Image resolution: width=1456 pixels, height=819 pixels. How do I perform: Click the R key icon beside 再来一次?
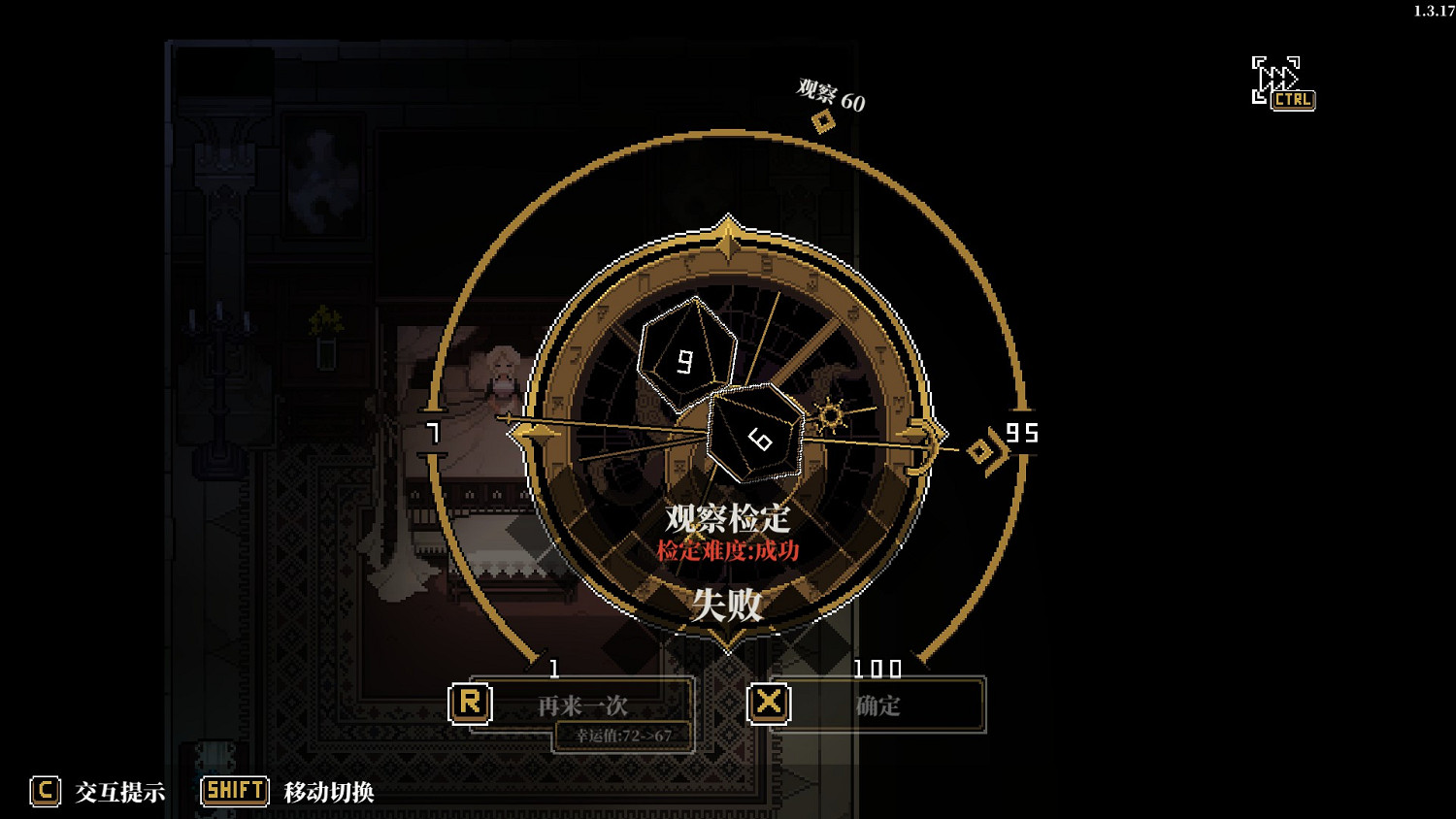pos(471,702)
